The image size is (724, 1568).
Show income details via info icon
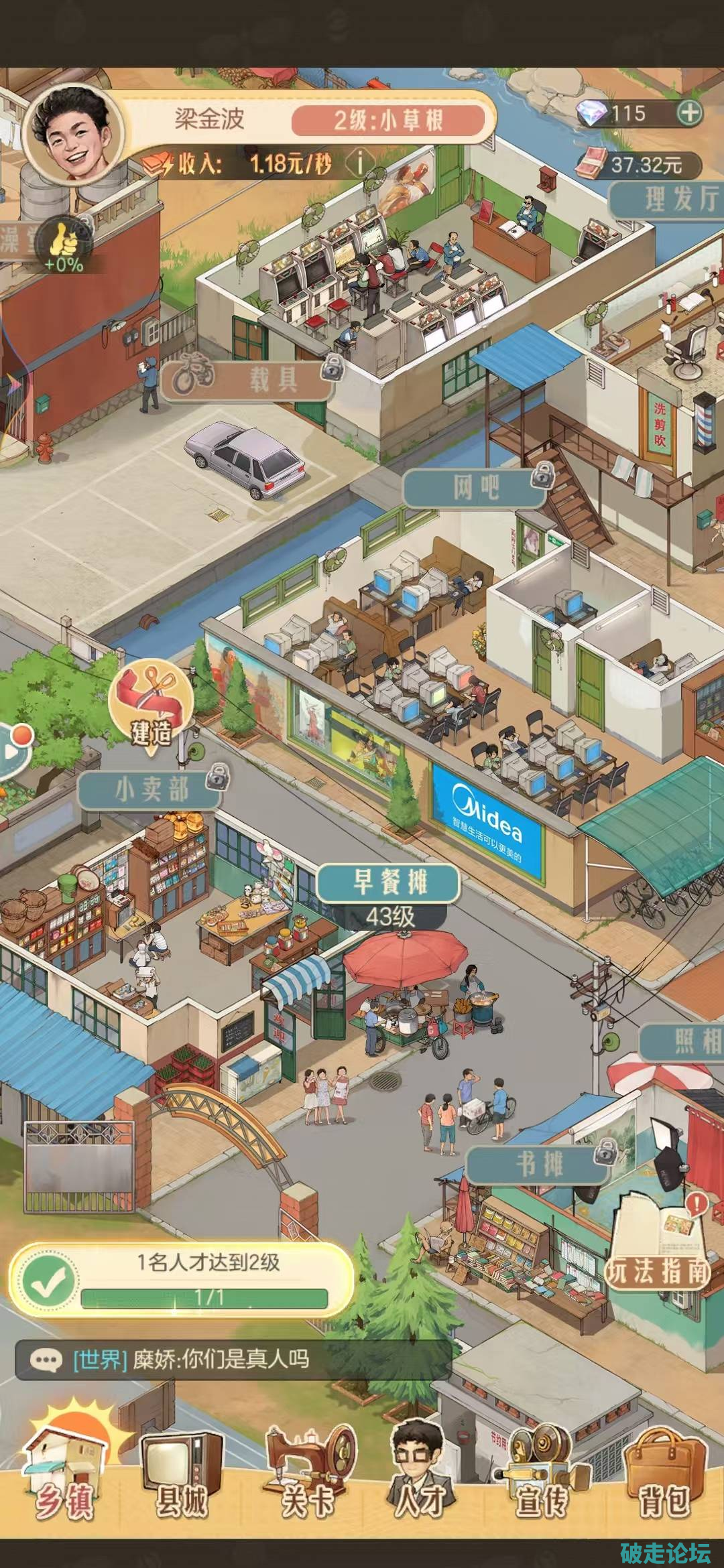pyautogui.click(x=361, y=163)
